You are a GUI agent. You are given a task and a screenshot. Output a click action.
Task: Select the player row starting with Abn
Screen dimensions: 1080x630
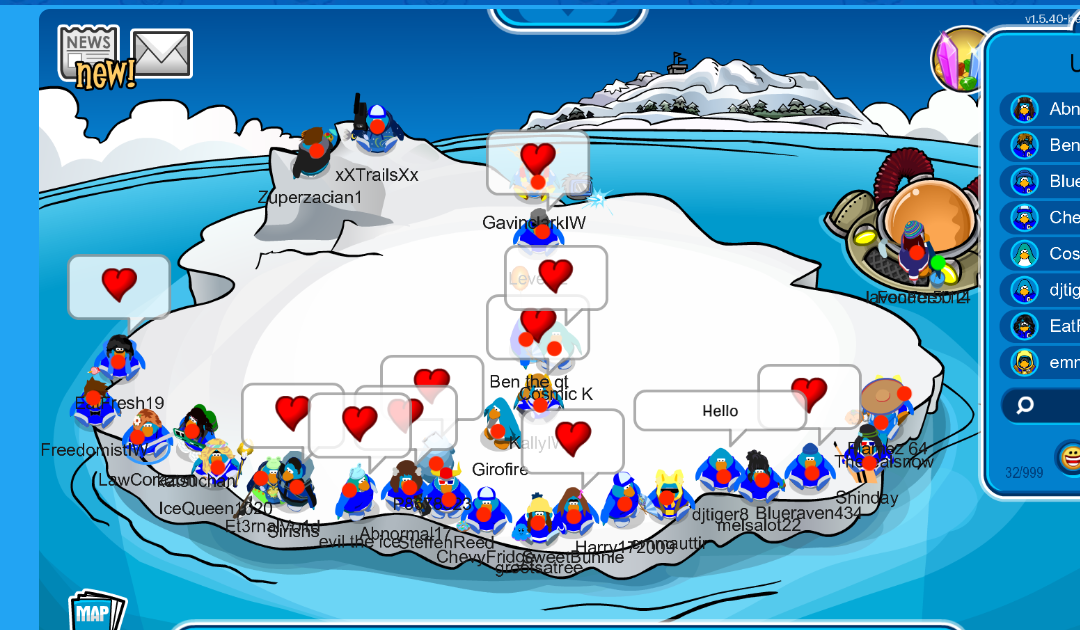point(1045,110)
